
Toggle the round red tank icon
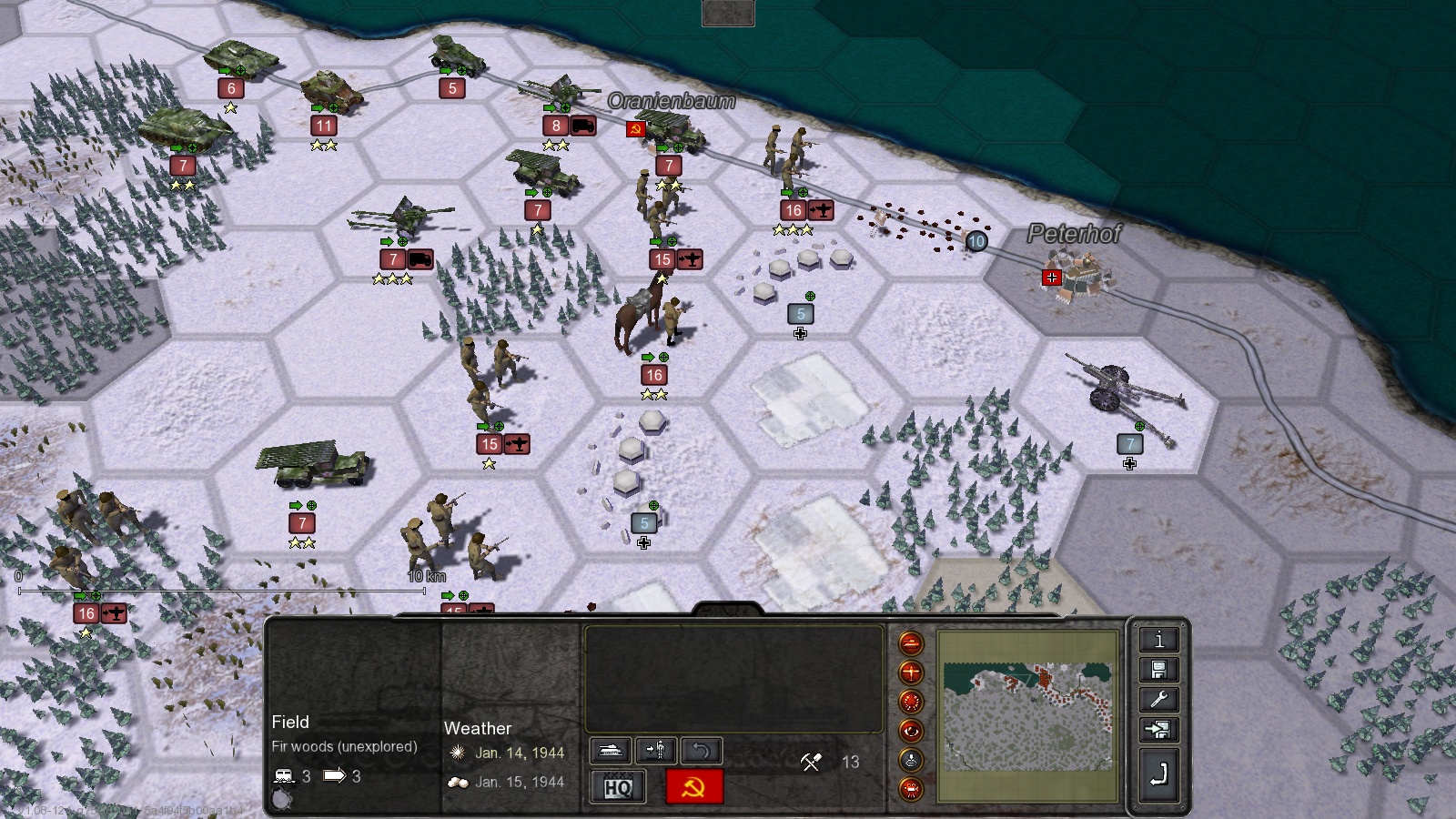click(911, 643)
